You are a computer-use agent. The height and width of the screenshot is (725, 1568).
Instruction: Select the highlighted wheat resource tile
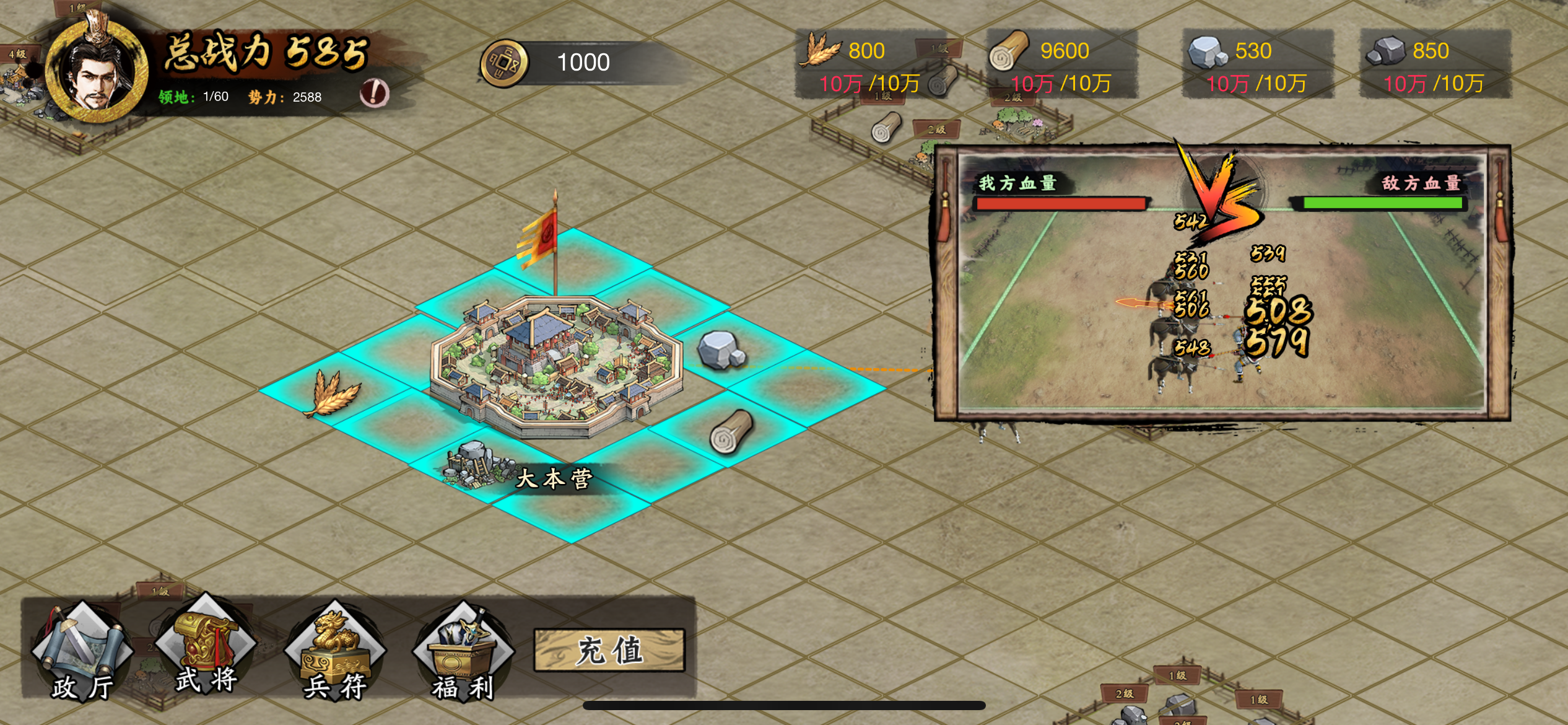coord(333,393)
